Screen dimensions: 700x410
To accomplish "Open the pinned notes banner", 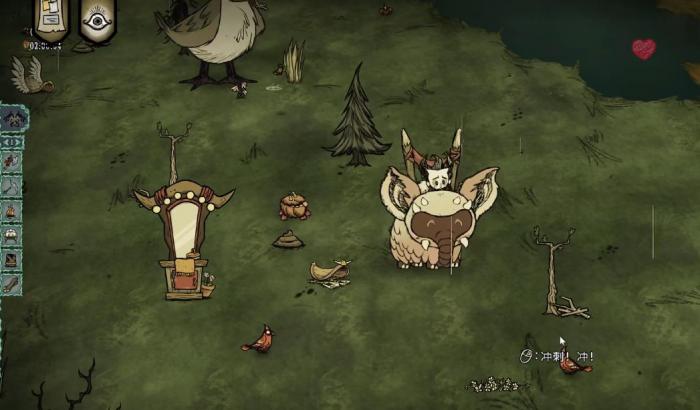I will (51, 19).
